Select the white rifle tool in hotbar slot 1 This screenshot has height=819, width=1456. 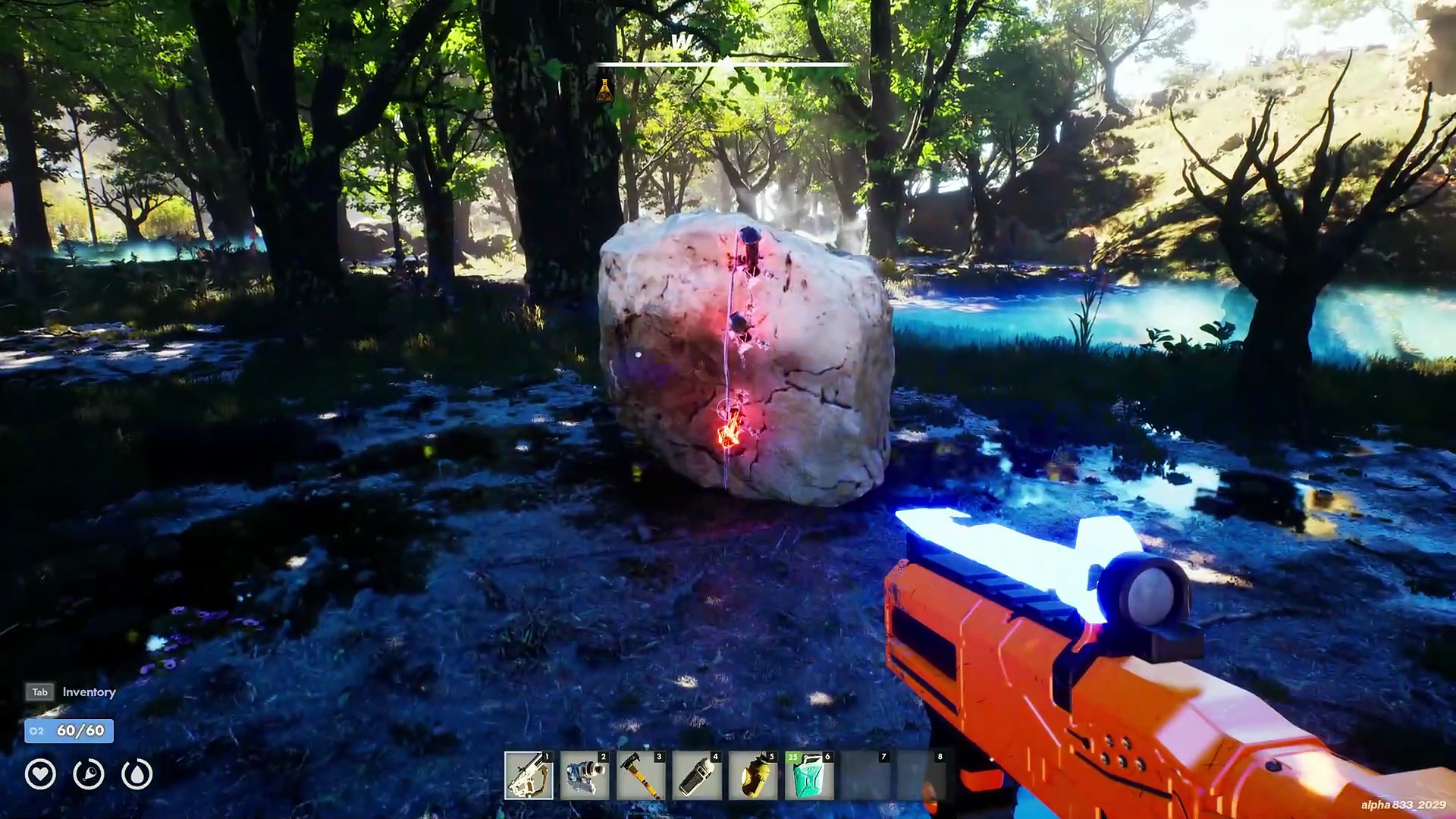(x=529, y=776)
